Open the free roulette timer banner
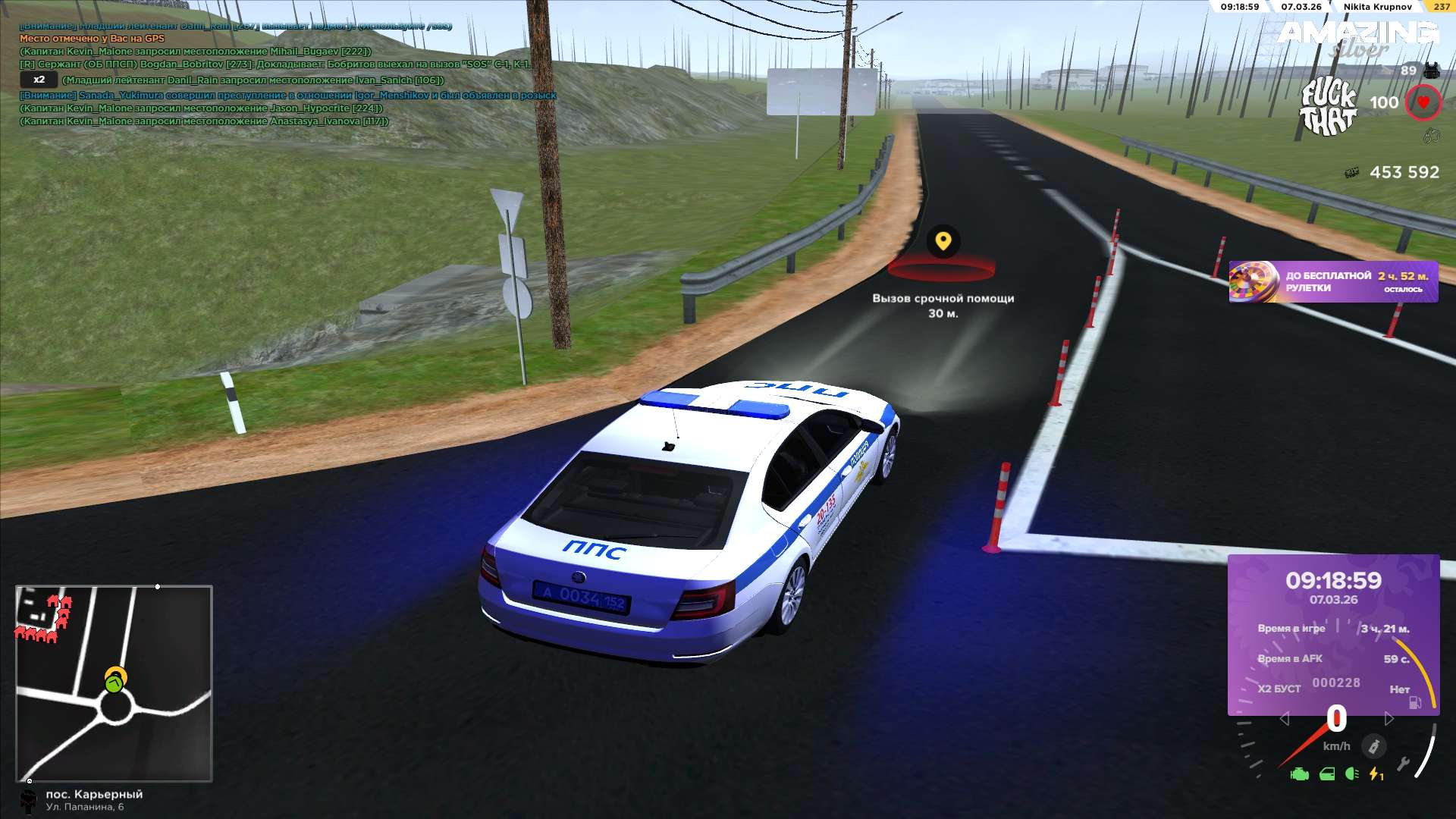 1332,281
